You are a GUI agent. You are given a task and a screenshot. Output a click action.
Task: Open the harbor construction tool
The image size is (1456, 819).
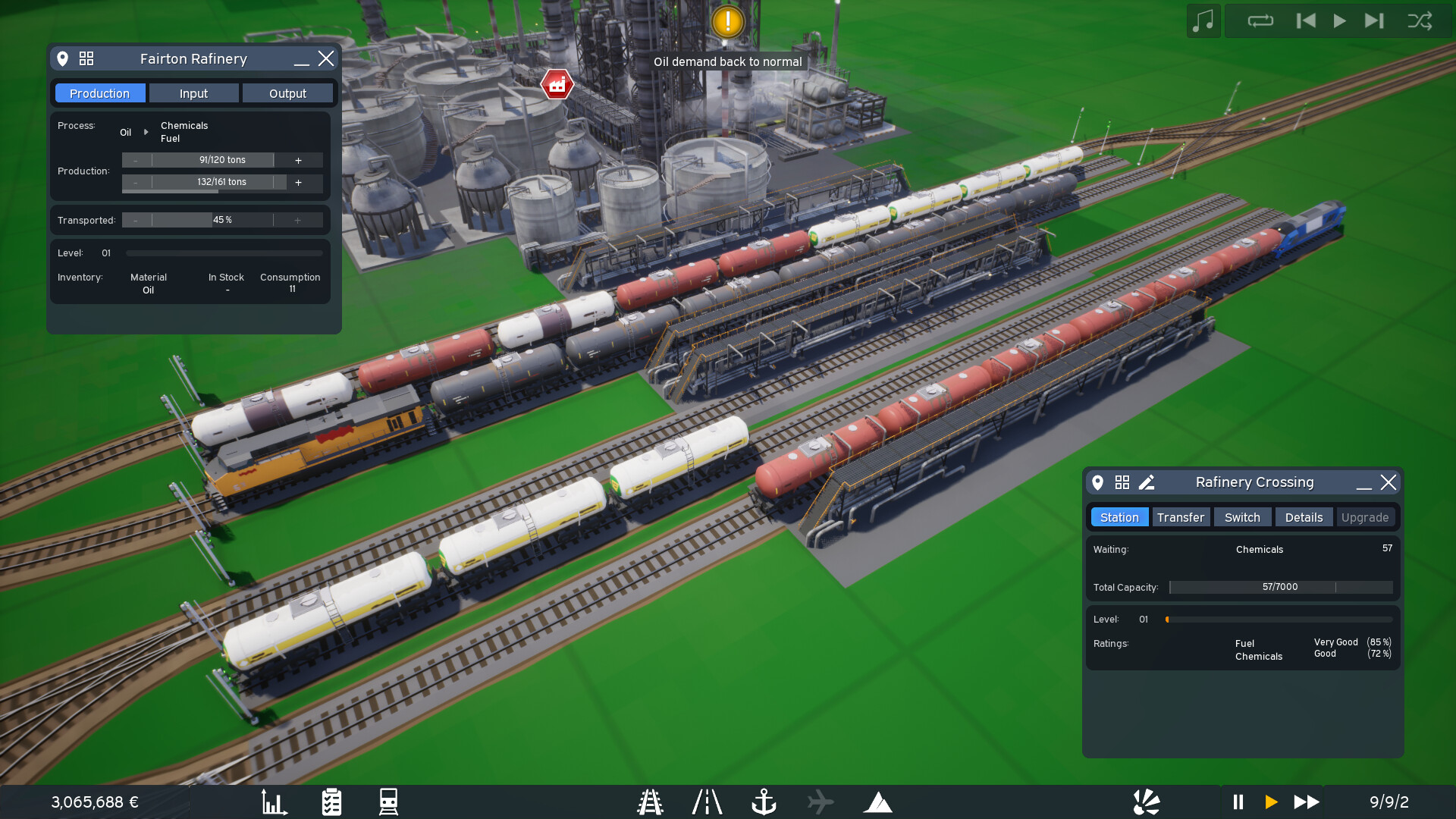(x=764, y=802)
